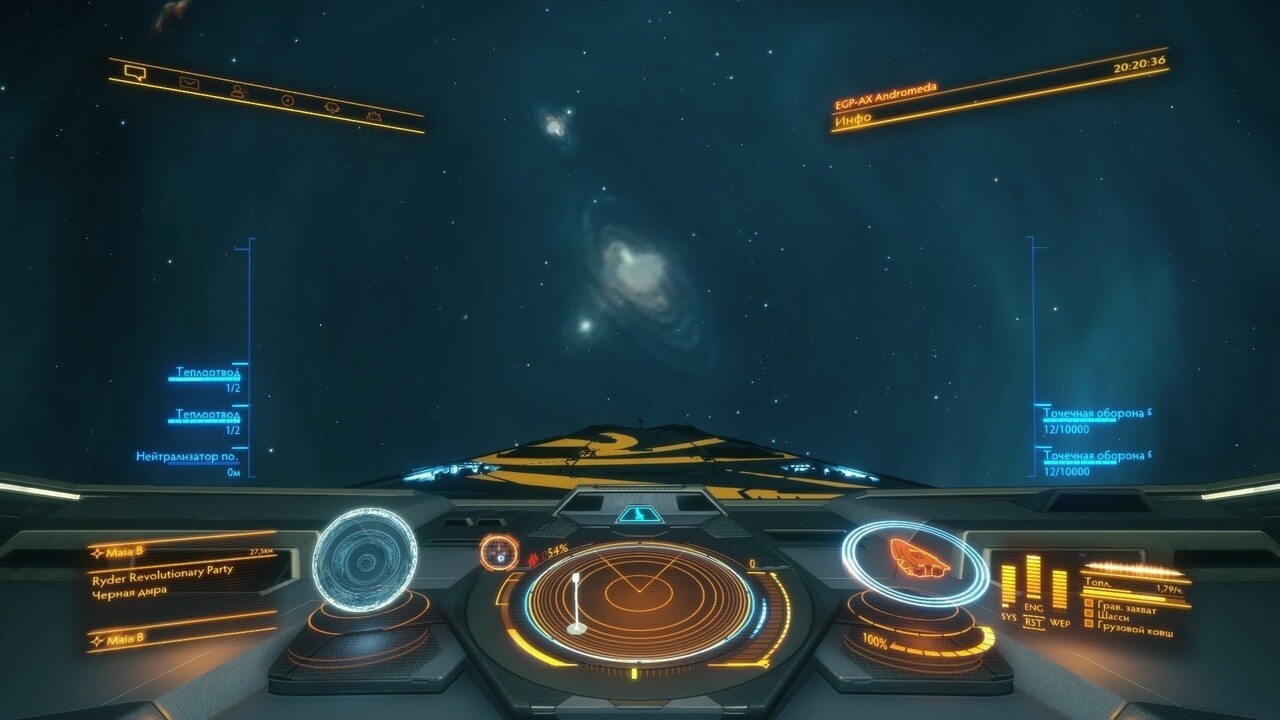Select the WEP power distributor column
Screen dimensions: 1280x720
coord(1059,590)
